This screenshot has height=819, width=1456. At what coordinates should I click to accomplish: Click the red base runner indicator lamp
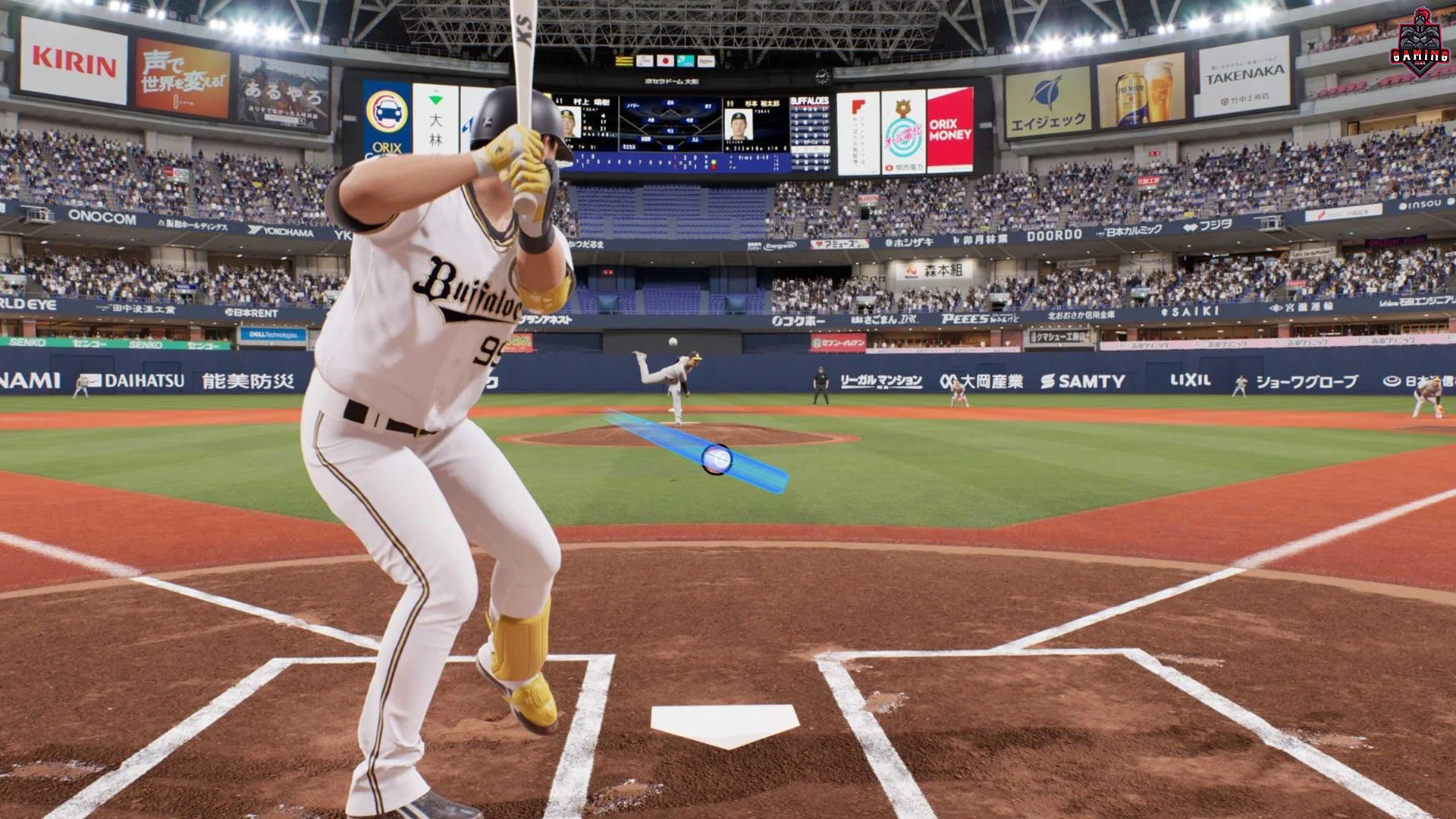714,168
